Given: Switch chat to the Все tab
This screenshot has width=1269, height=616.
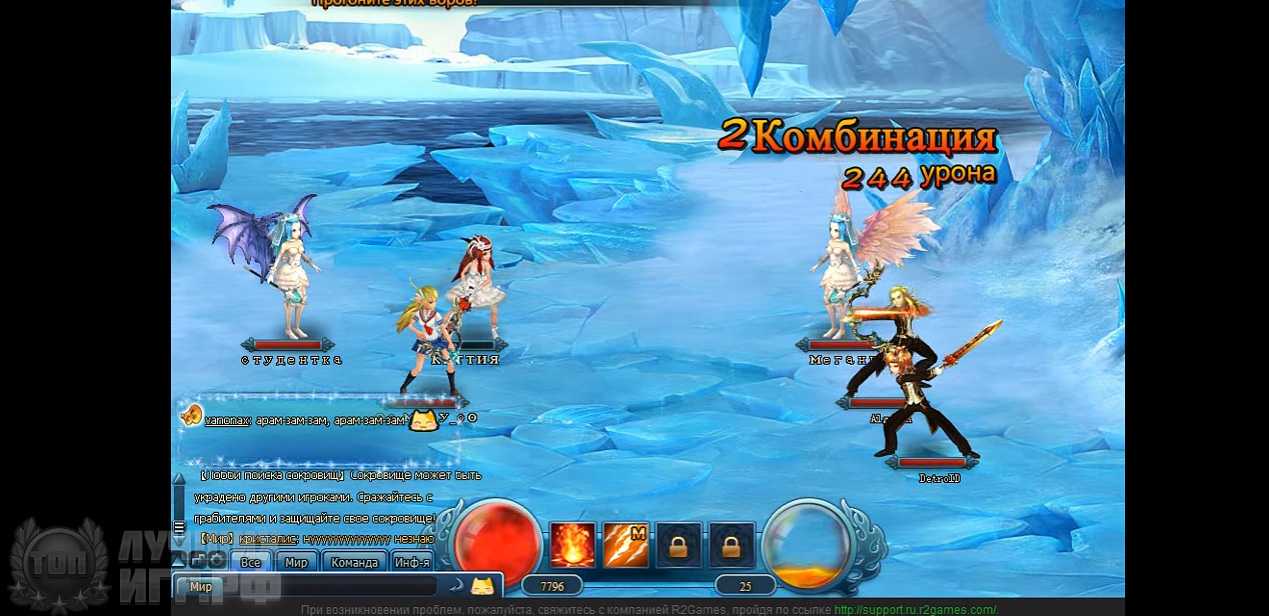Looking at the screenshot, I should click(251, 562).
